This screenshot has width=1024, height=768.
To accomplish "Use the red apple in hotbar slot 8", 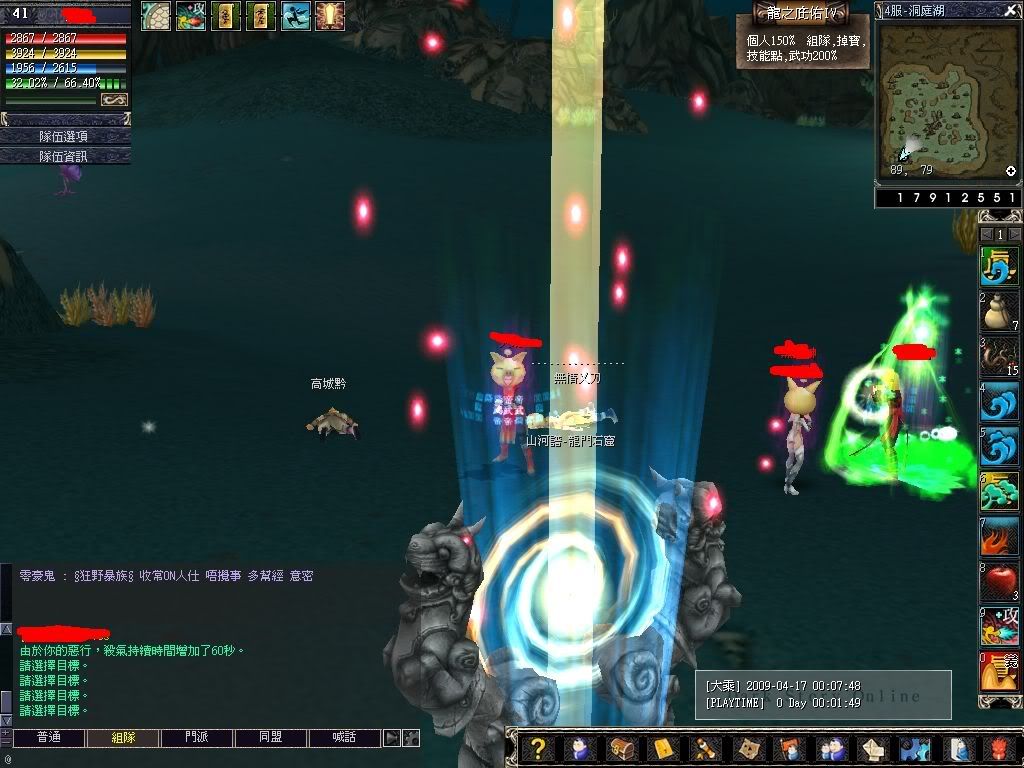I will click(x=996, y=580).
